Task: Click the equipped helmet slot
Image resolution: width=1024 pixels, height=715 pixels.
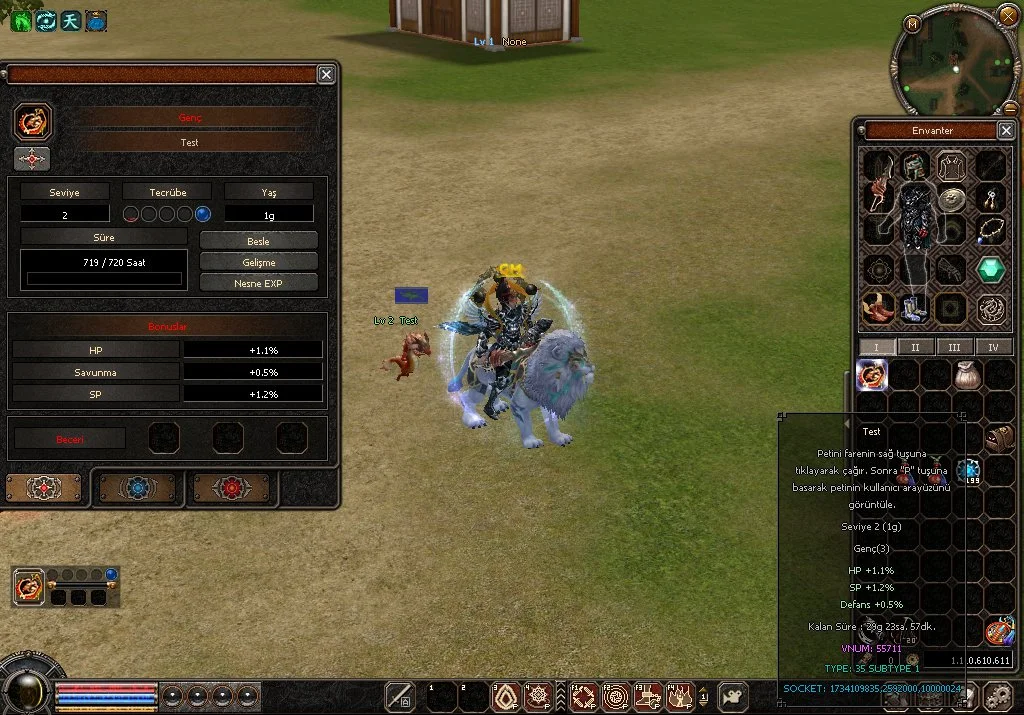Action: point(915,165)
